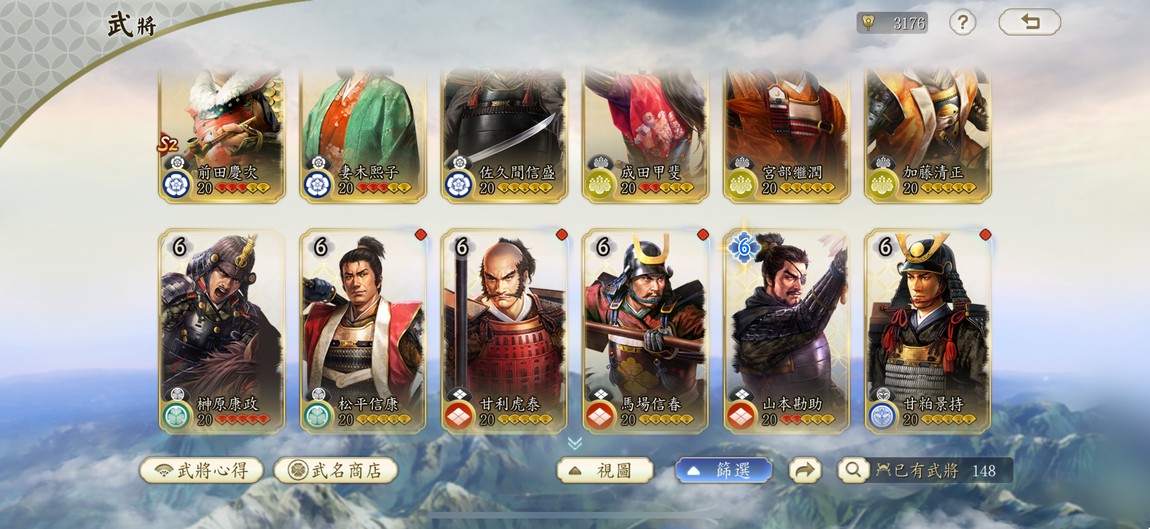Select the 成田甲斐 general card
The image size is (1150, 529).
click(645, 135)
